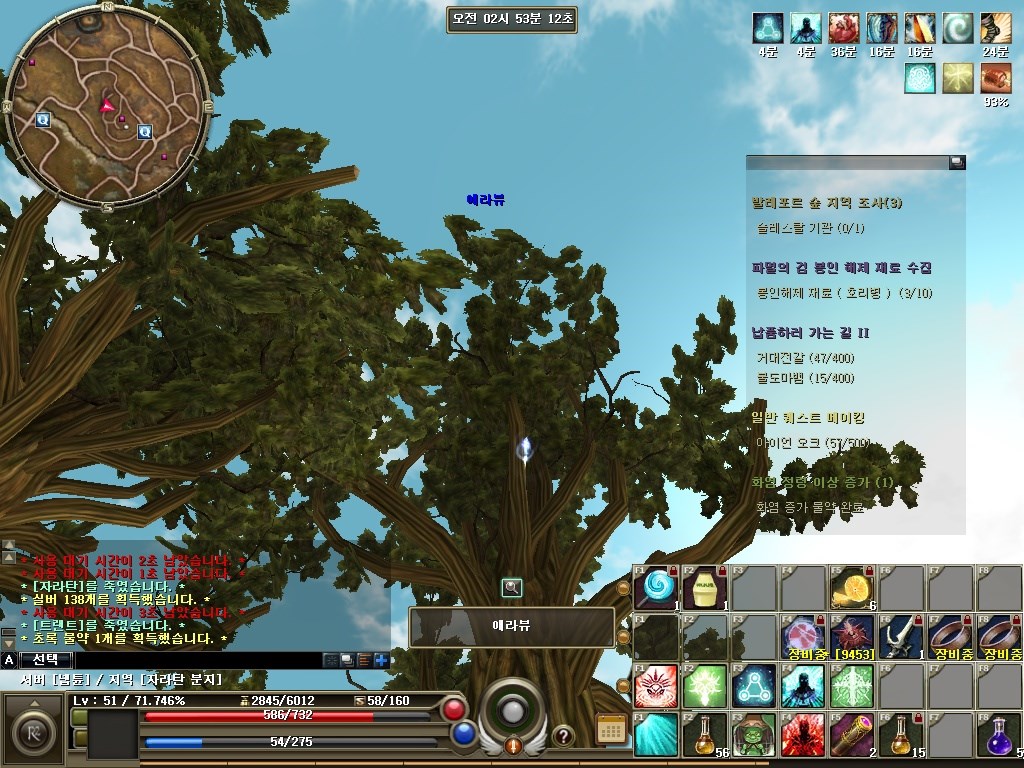Click the blue plus chat button
Viewport: 1024px width, 768px height.
point(381,660)
